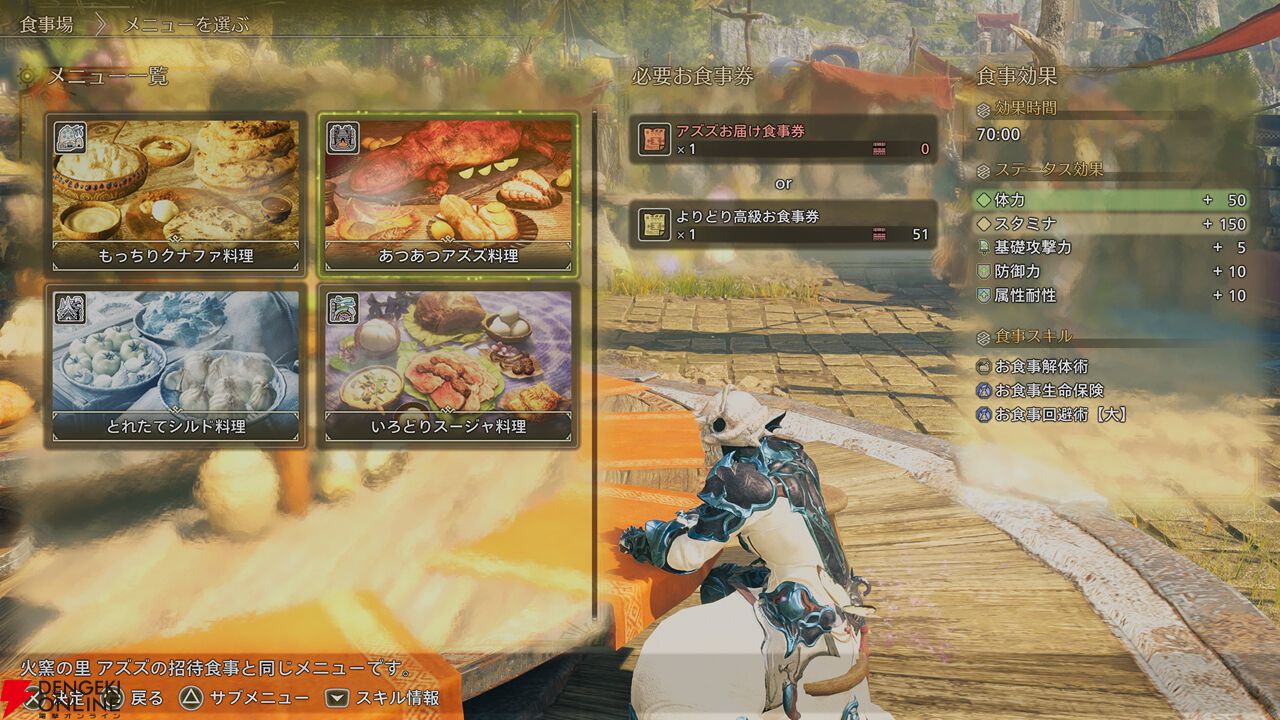Click the 基礎攻撃力 effect row
Viewport: 1280px width, 720px height.
point(1110,248)
